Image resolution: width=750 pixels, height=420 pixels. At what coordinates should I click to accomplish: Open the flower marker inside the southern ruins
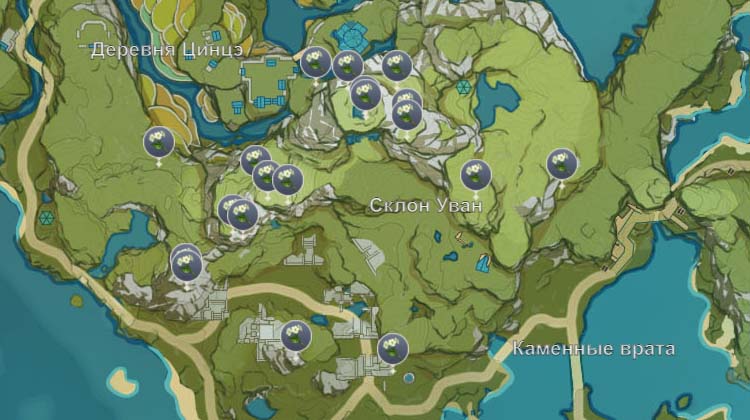[294, 336]
